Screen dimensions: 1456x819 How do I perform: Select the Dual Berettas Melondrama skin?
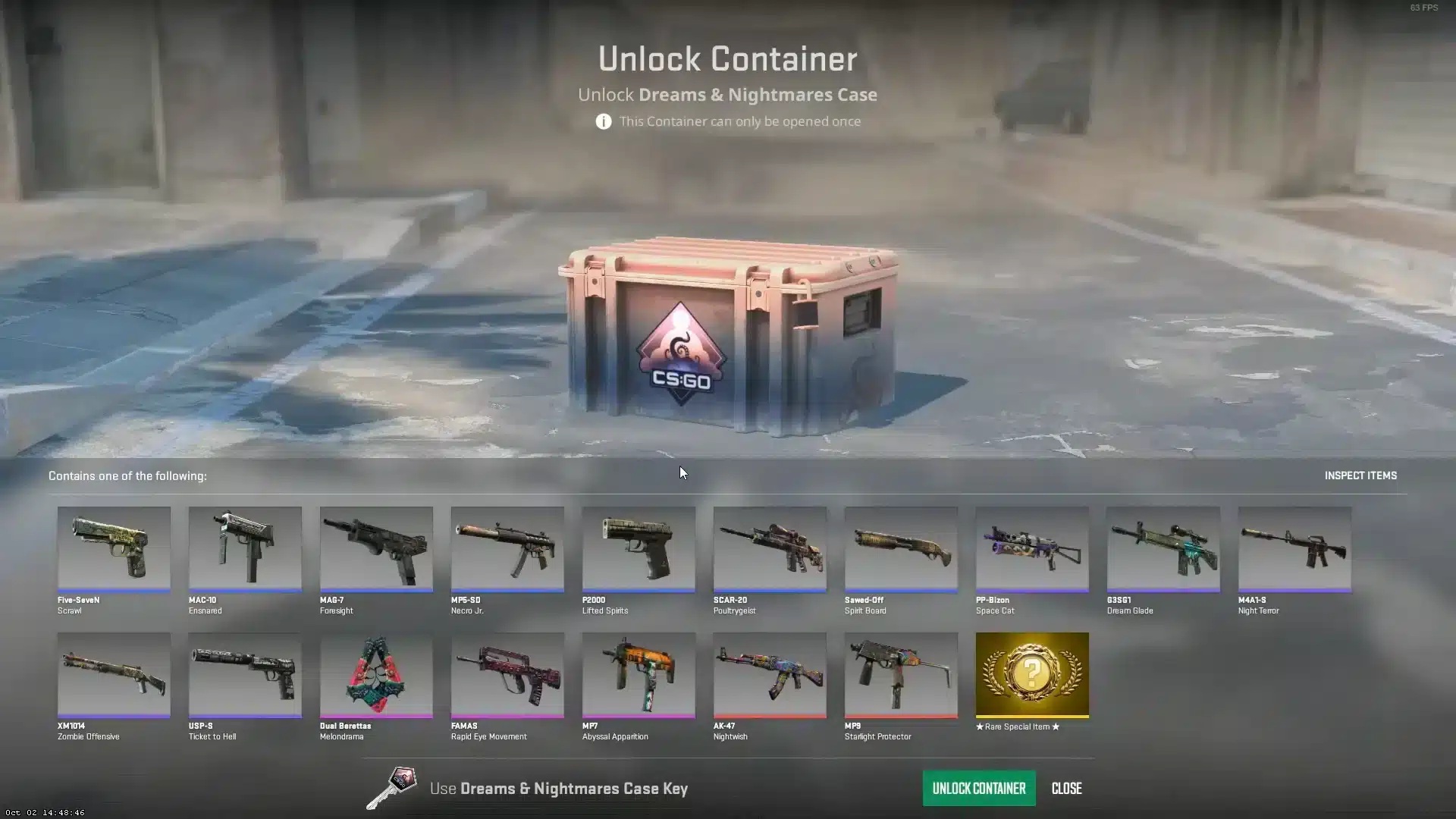coord(376,675)
